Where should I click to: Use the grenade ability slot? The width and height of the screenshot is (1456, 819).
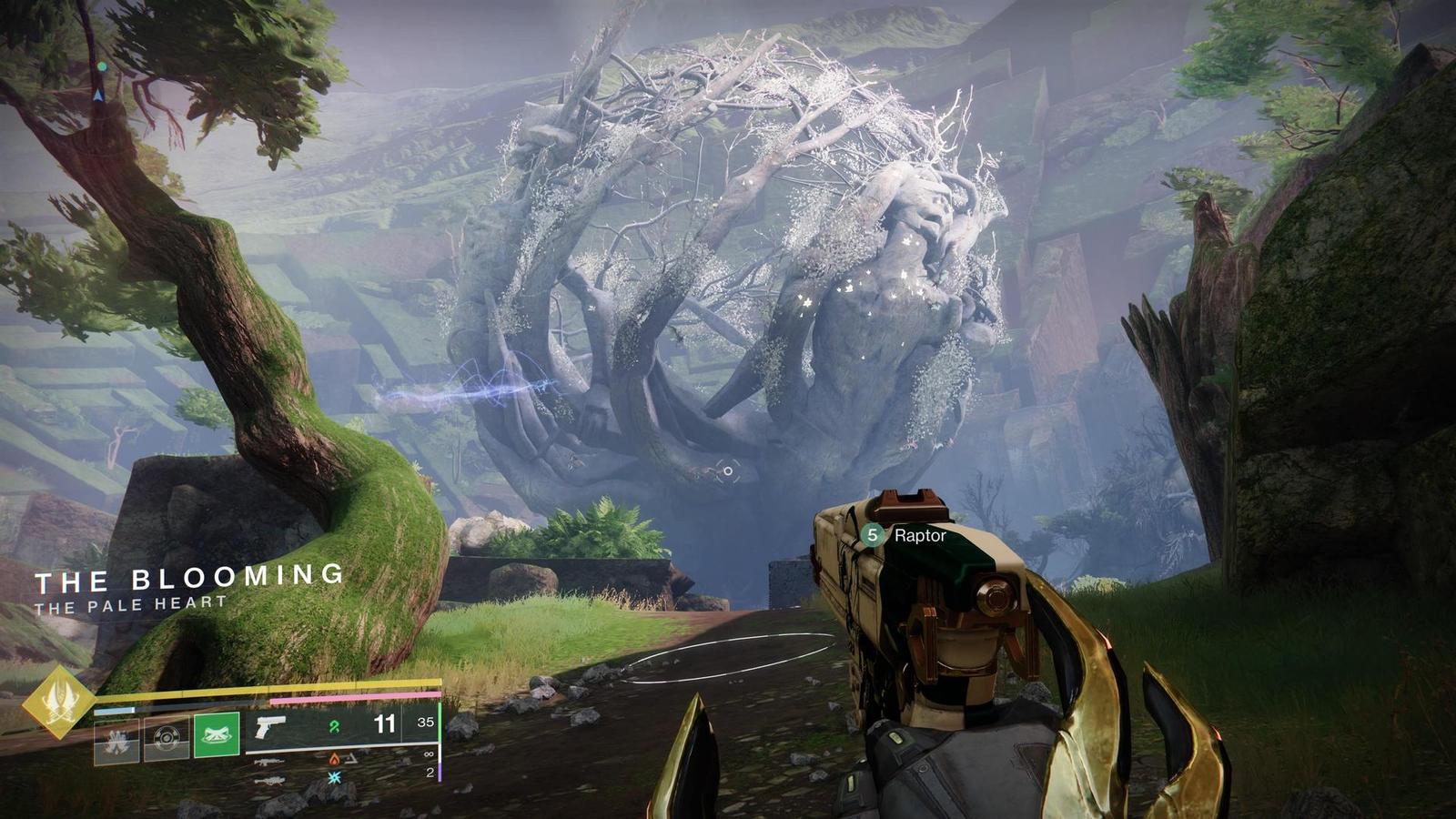(116, 739)
